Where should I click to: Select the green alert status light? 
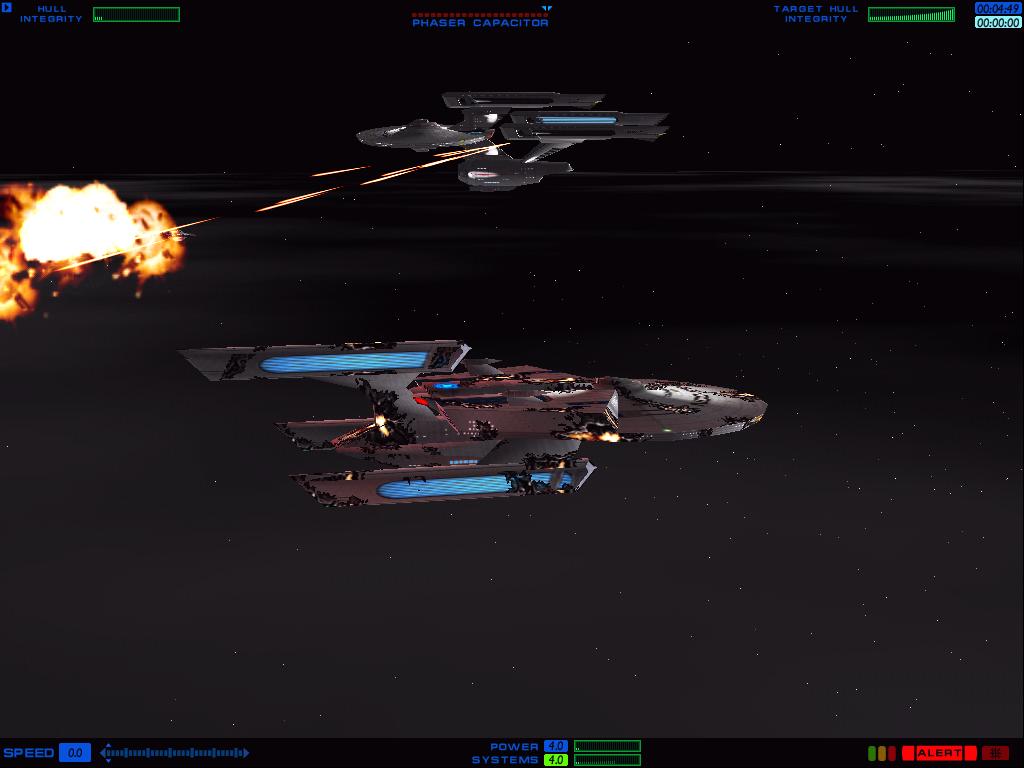click(x=872, y=753)
